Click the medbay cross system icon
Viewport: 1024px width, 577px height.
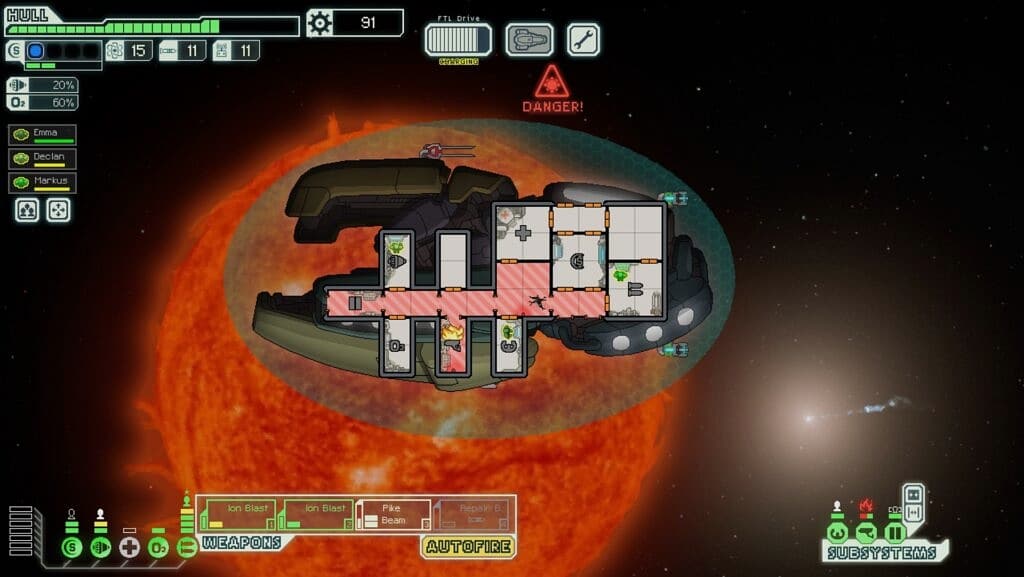pyautogui.click(x=129, y=547)
